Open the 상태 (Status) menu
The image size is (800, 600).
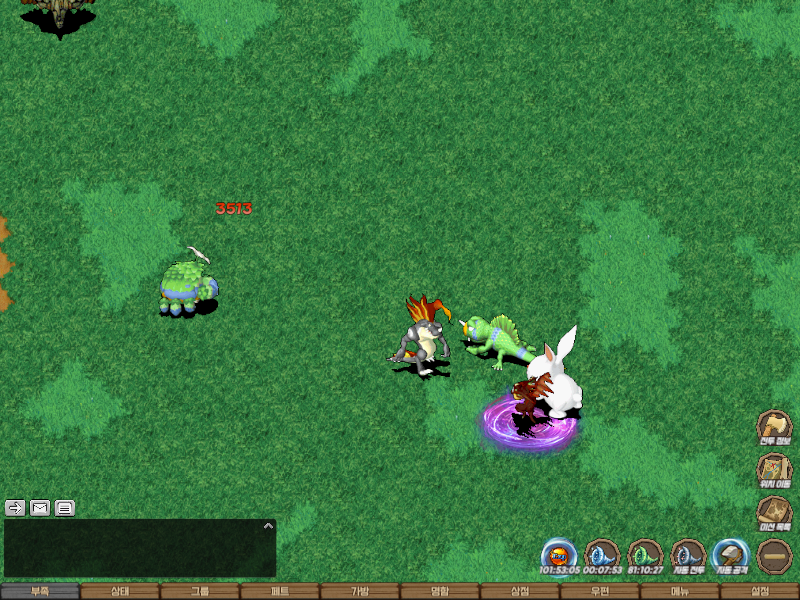120,591
